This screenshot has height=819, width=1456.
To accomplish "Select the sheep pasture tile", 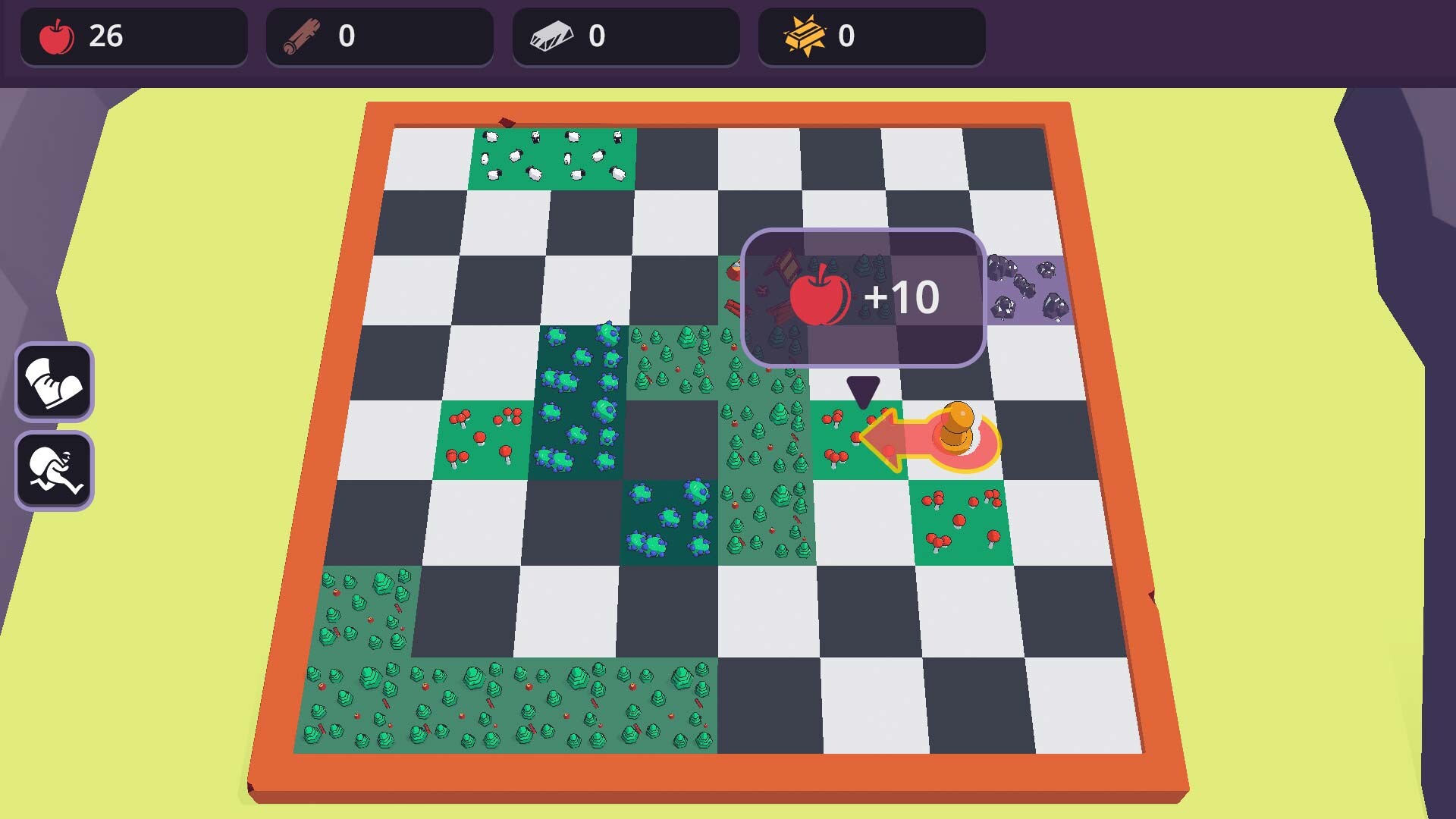I will pyautogui.click(x=552, y=158).
